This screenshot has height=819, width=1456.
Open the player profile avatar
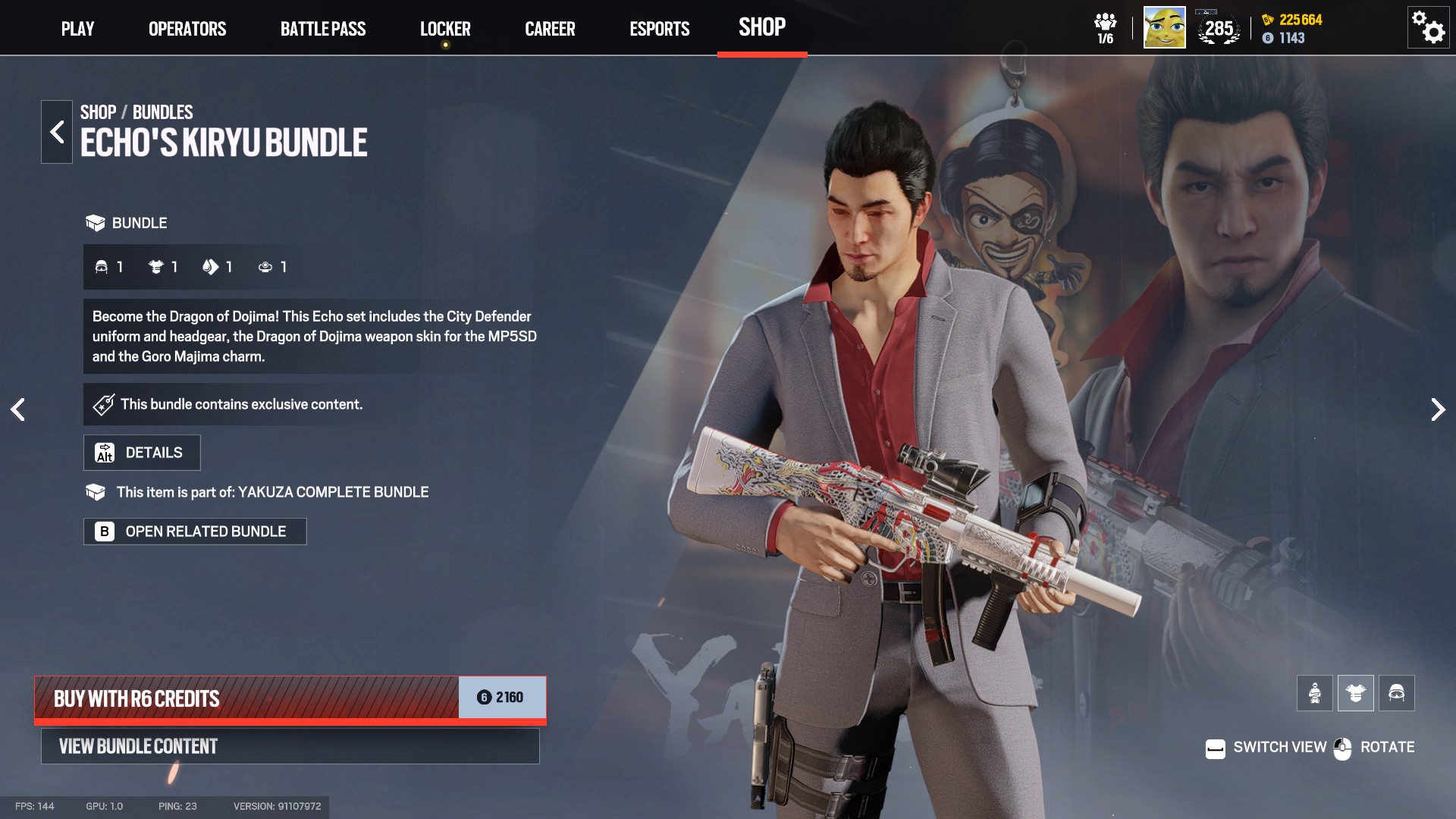click(x=1164, y=28)
